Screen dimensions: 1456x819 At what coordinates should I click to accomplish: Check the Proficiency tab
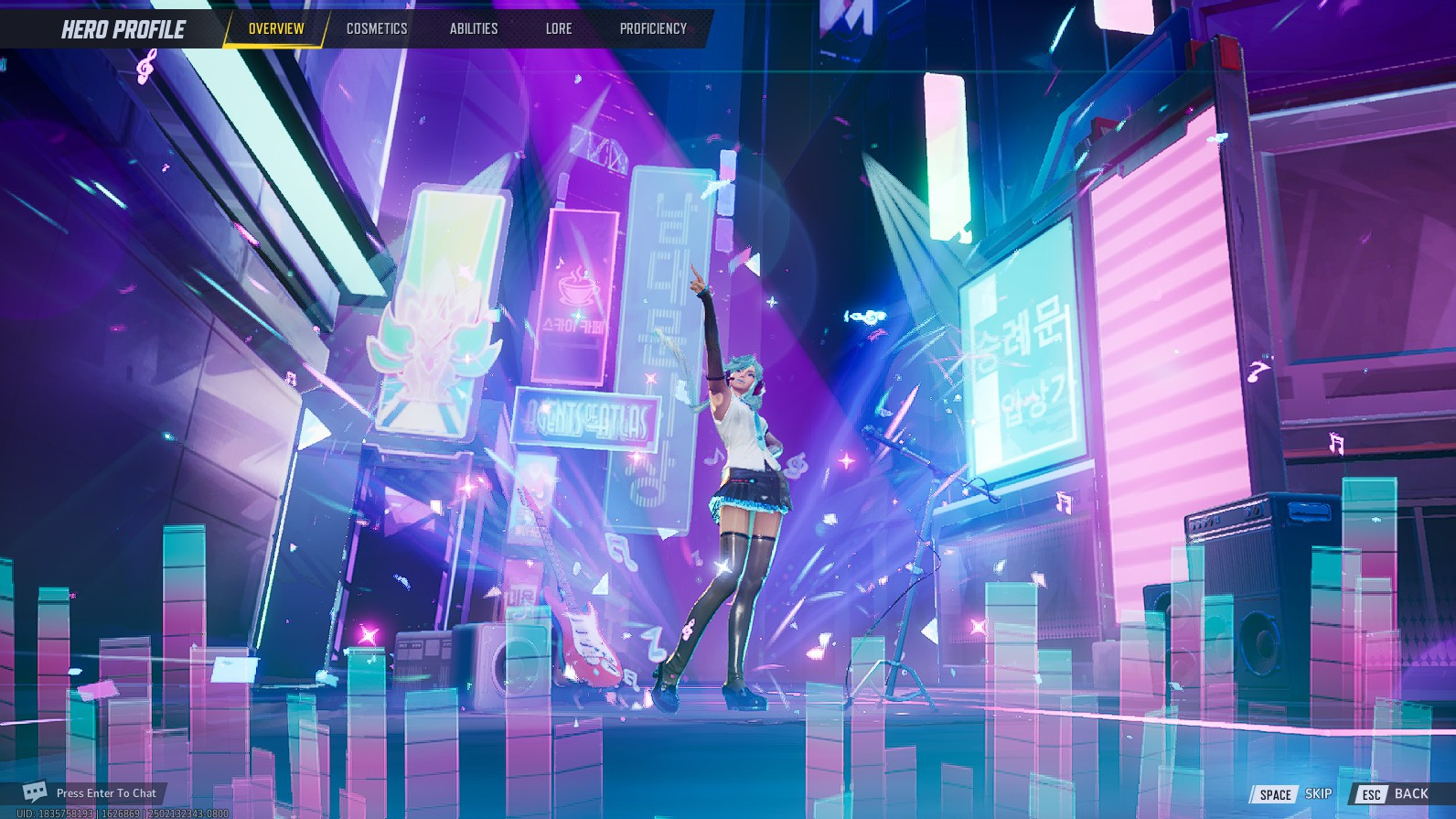coord(652,28)
